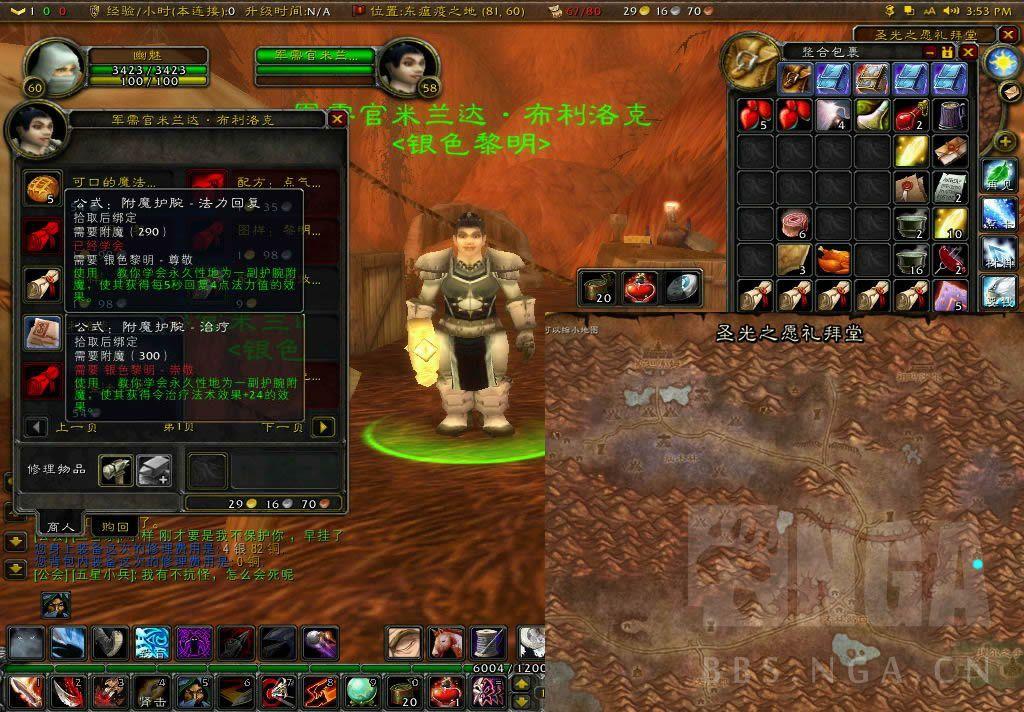The height and width of the screenshot is (712, 1024).
Task: Use the red heart potion quick slot
Action: tap(640, 288)
